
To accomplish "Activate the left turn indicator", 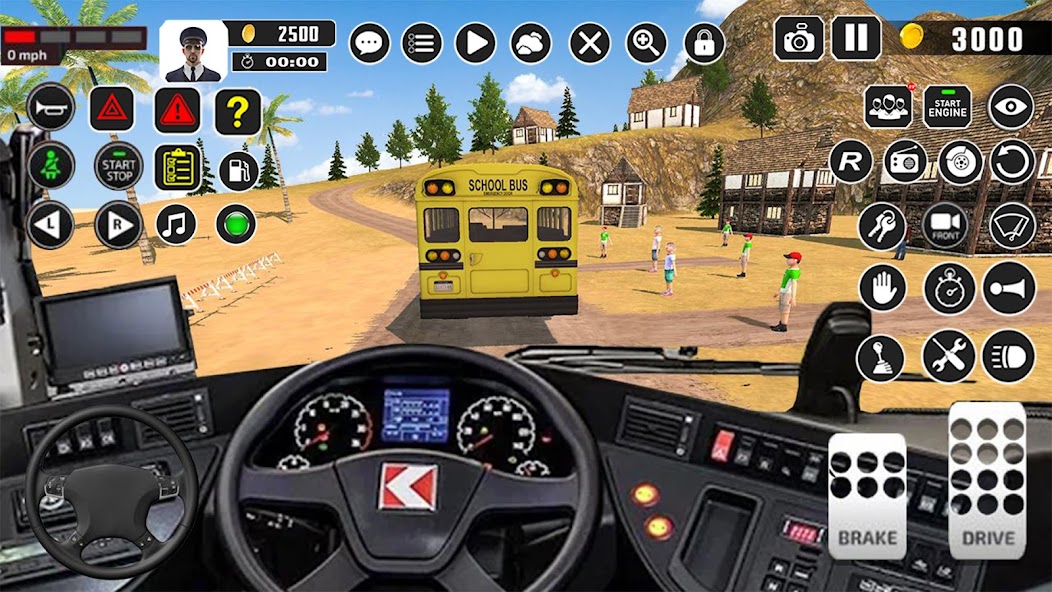I will [51, 224].
